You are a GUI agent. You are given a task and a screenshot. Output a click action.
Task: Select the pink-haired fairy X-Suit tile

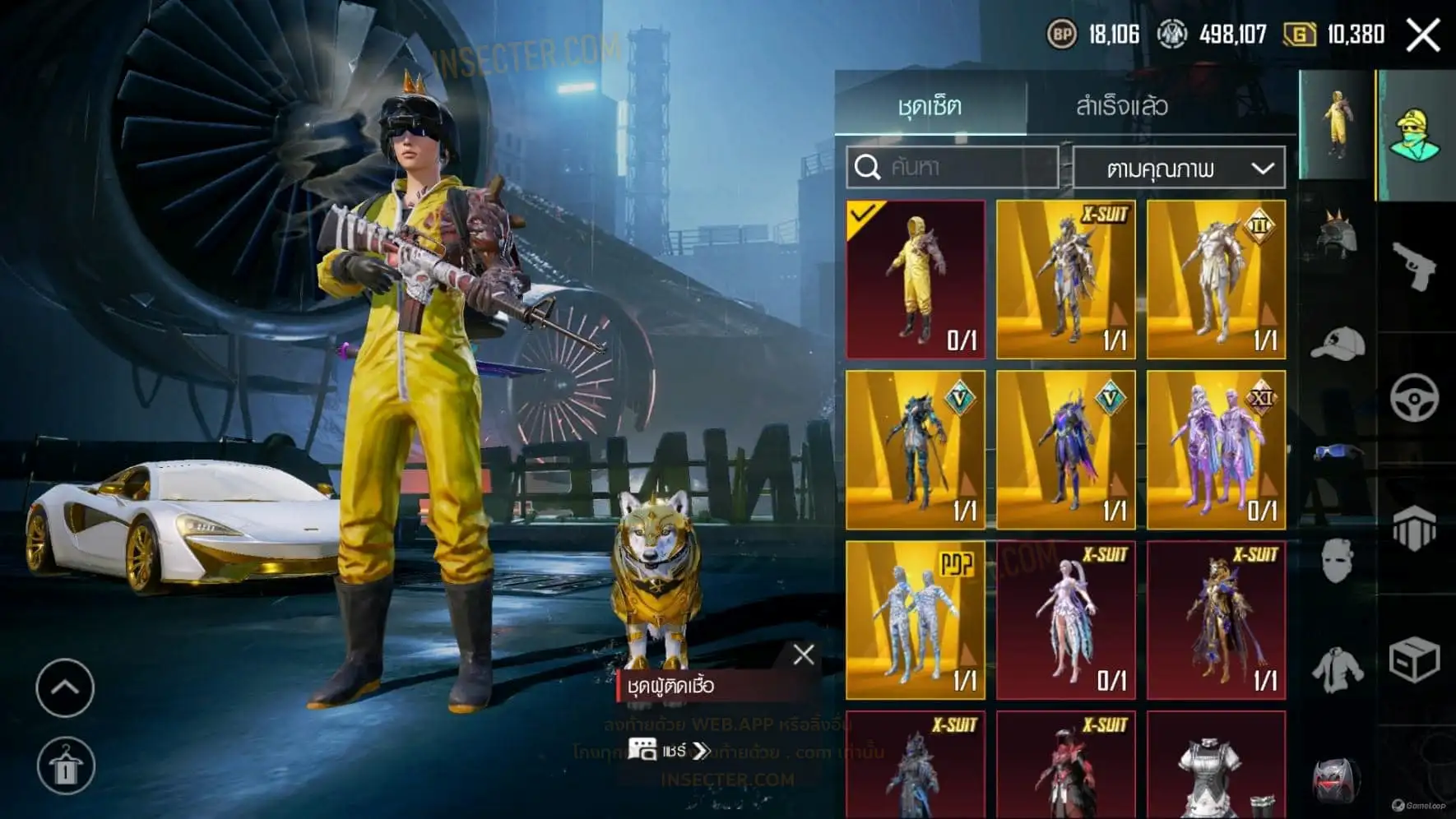[1066, 620]
